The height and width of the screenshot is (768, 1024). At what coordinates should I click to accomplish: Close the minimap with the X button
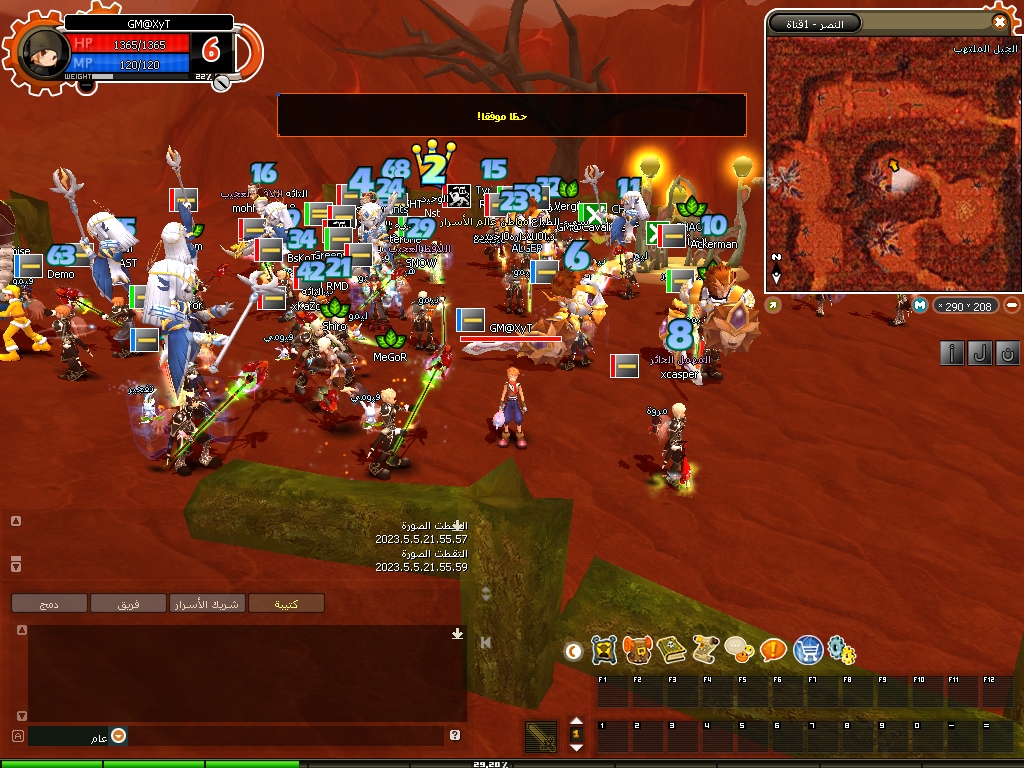point(999,22)
